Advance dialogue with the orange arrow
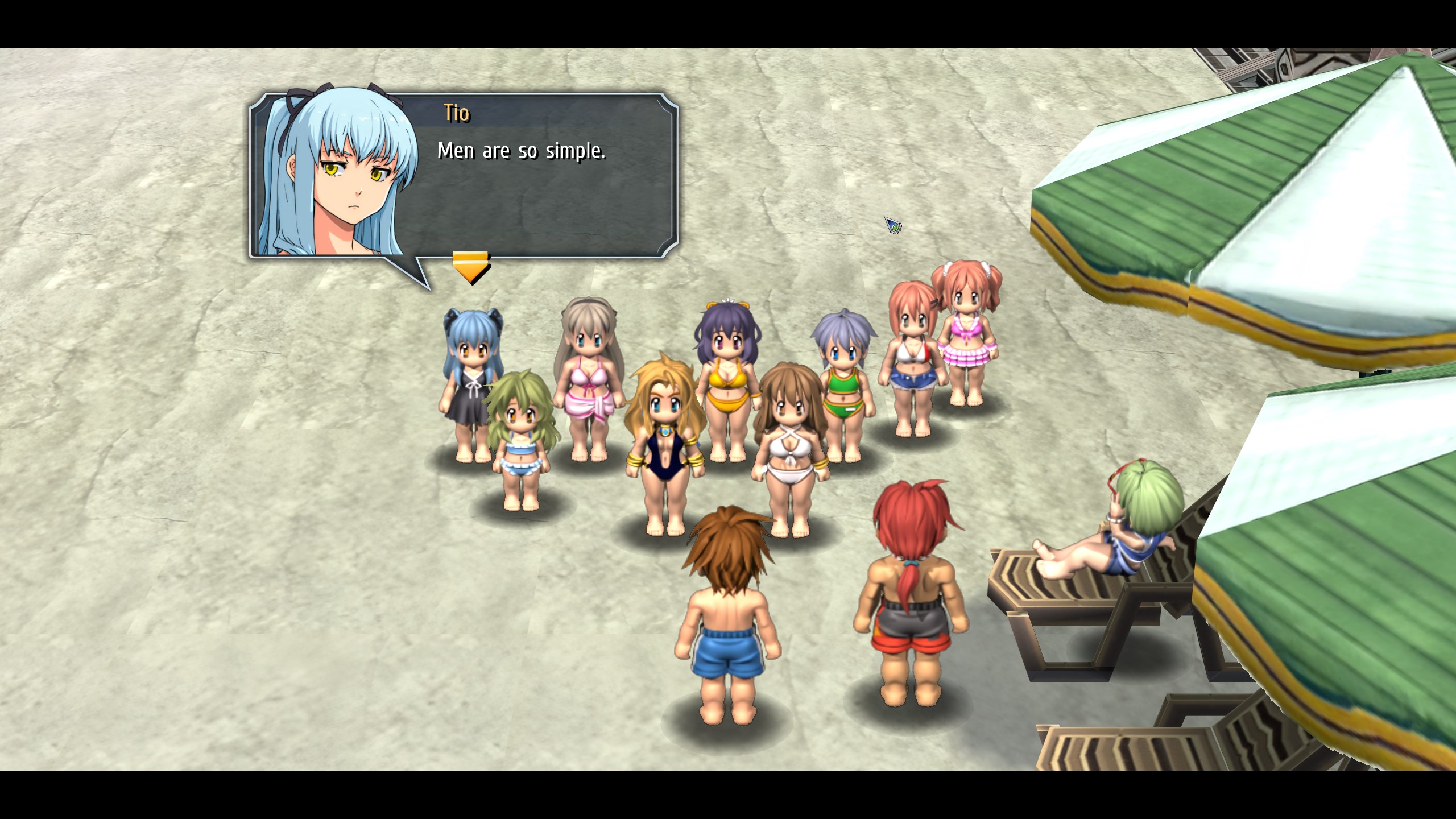This screenshot has width=1456, height=819. (470, 267)
